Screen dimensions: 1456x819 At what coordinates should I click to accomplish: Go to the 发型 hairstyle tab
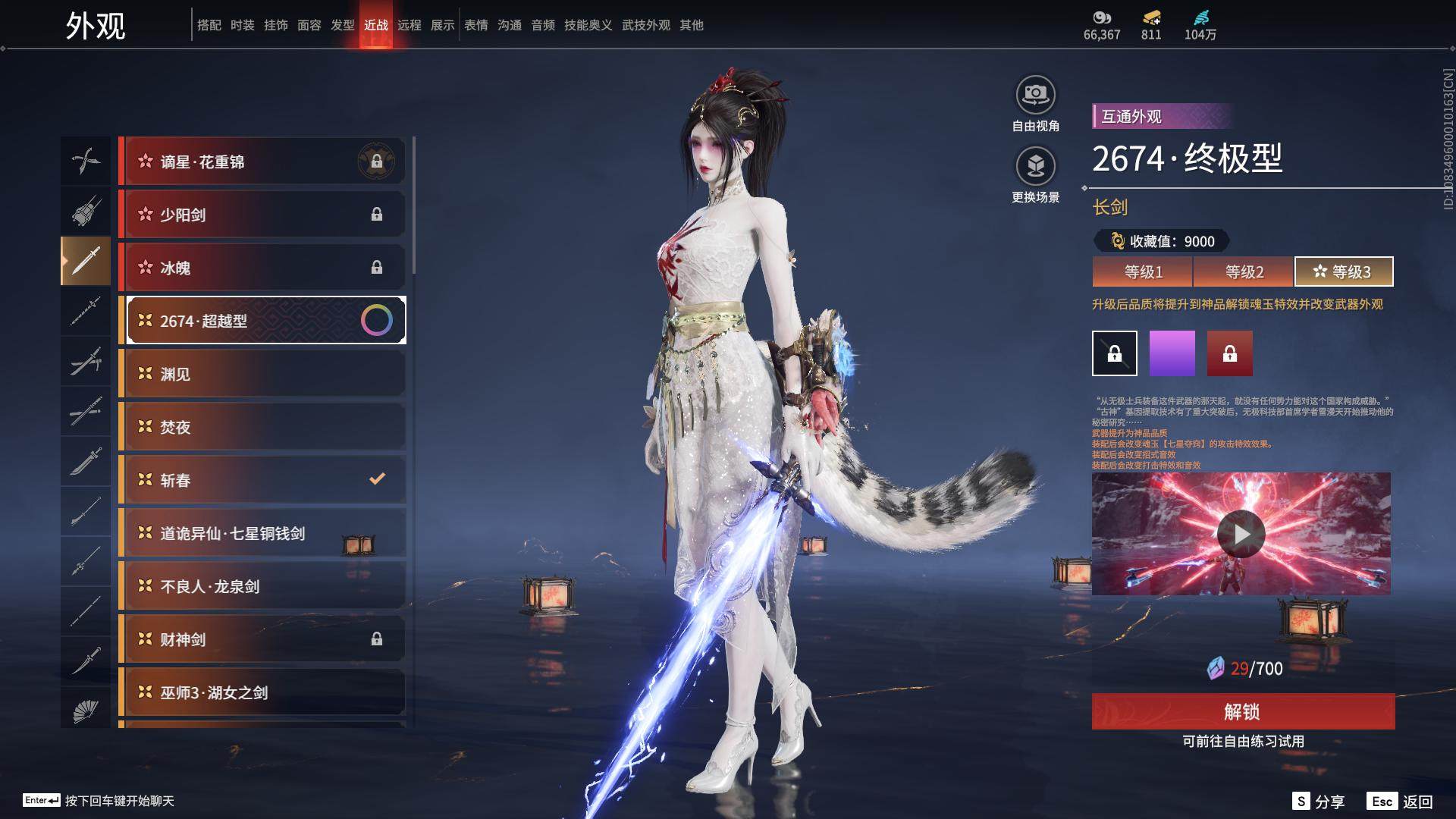(x=343, y=25)
